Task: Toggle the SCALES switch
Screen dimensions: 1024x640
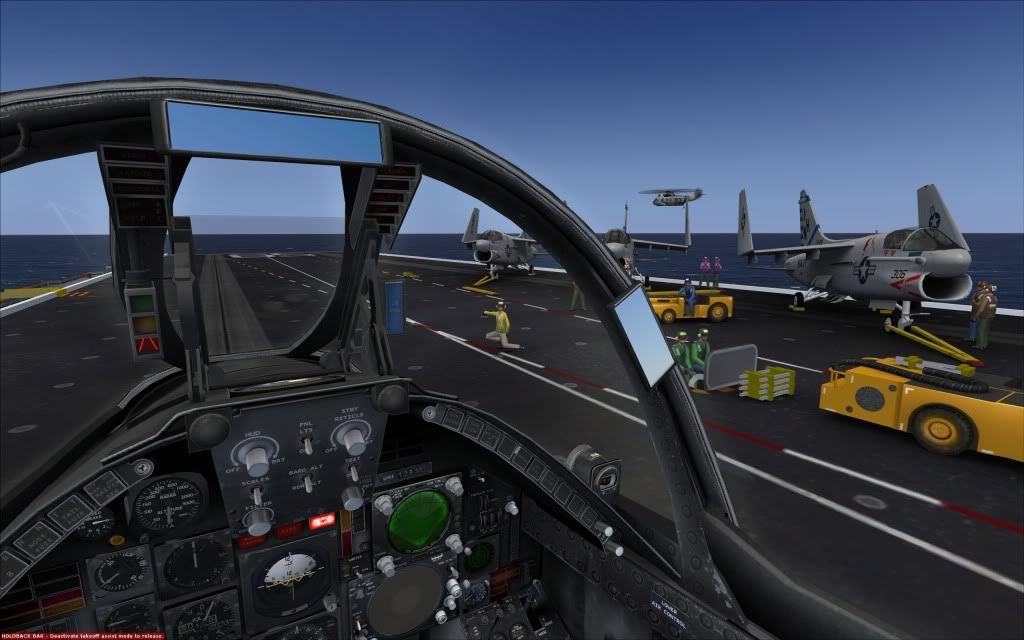Action: (256, 494)
